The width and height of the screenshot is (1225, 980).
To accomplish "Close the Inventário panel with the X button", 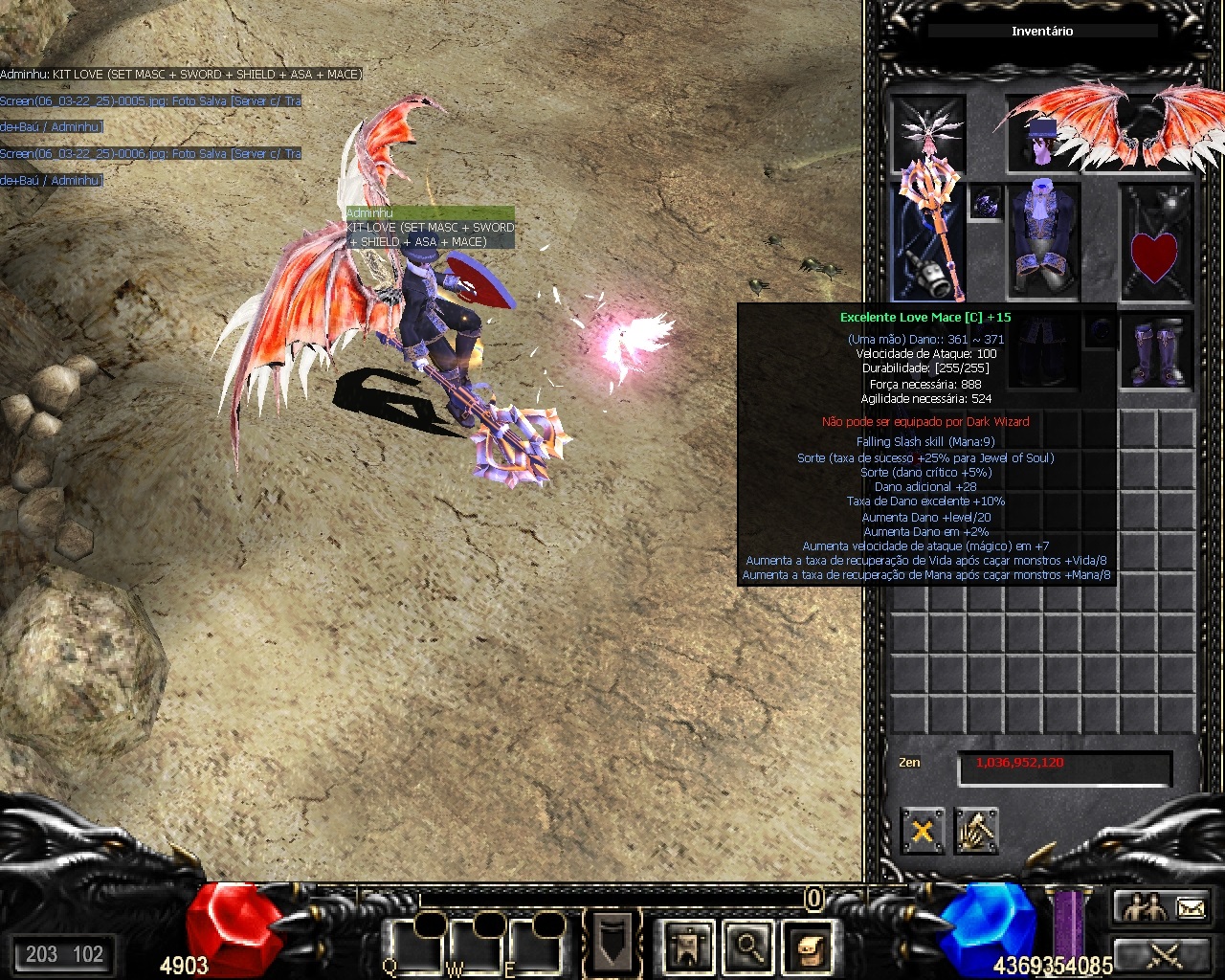I will [x=923, y=831].
